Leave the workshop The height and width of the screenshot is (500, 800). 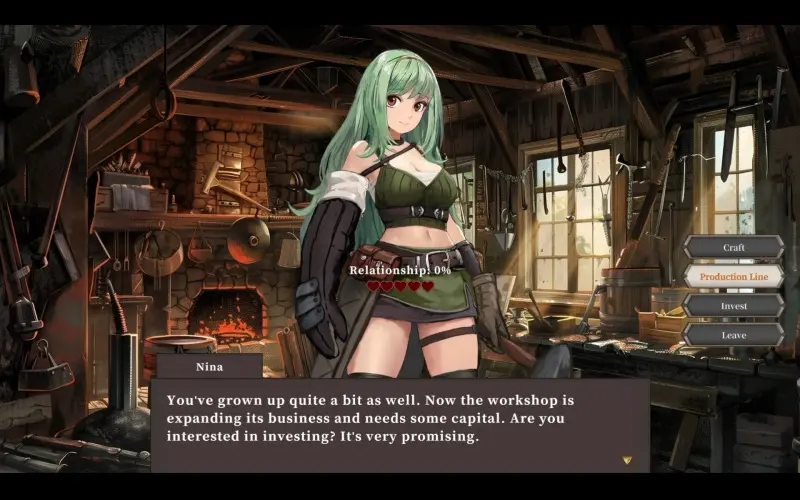(733, 335)
